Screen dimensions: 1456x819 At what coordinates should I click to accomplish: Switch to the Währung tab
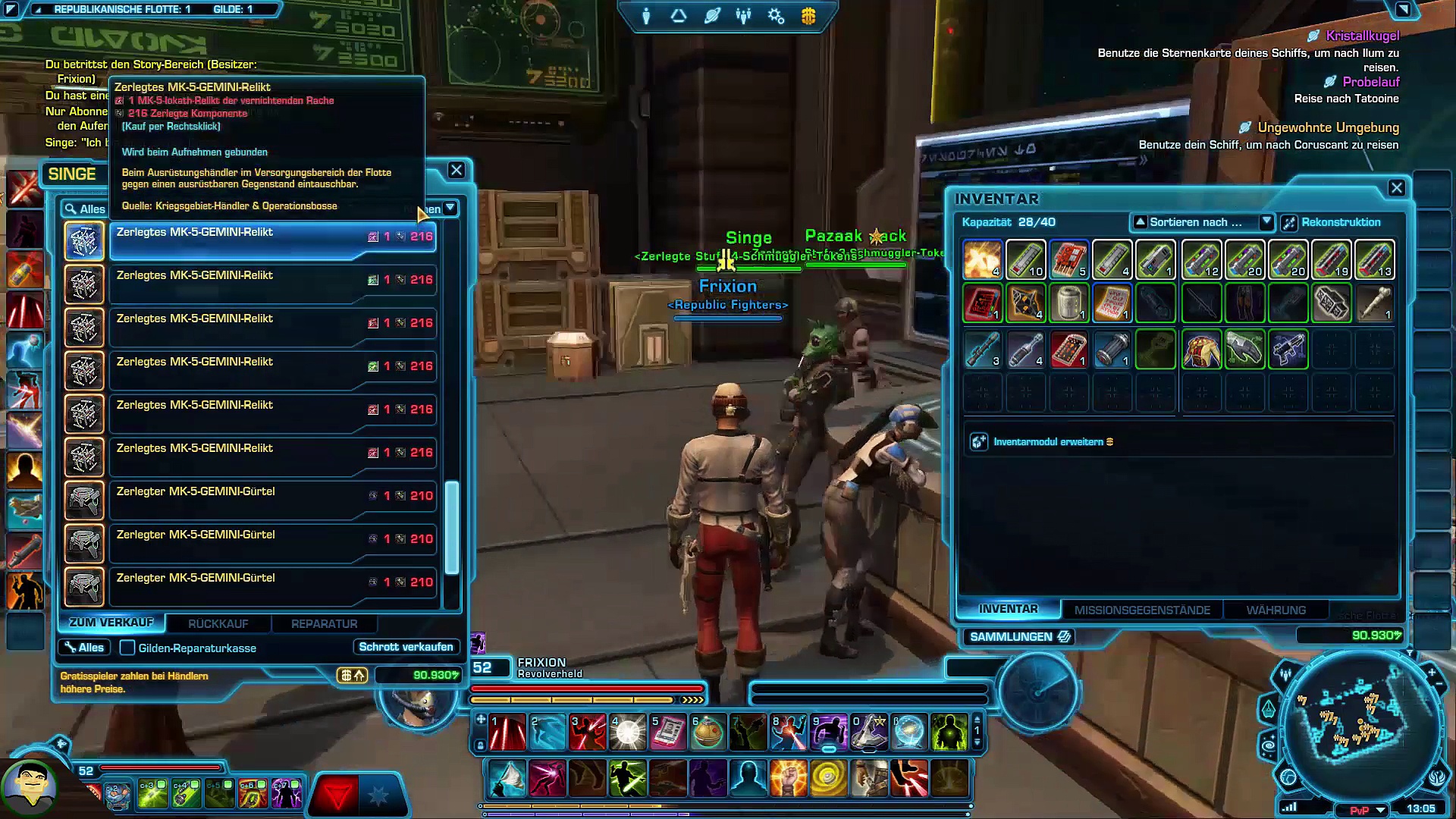(1276, 610)
